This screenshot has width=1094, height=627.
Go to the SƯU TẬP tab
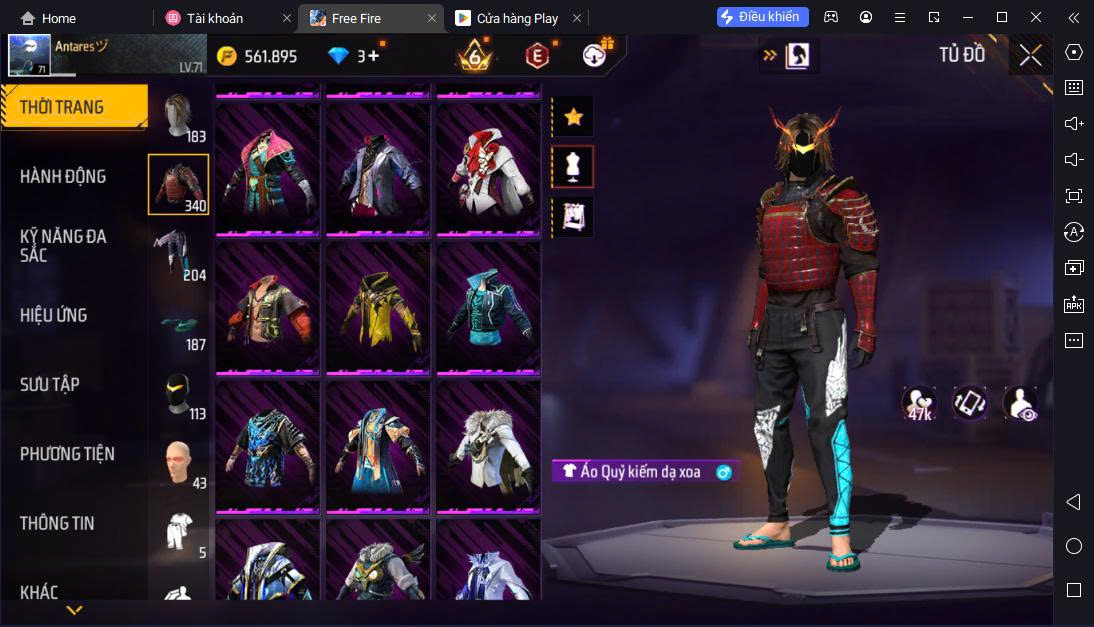click(x=50, y=384)
